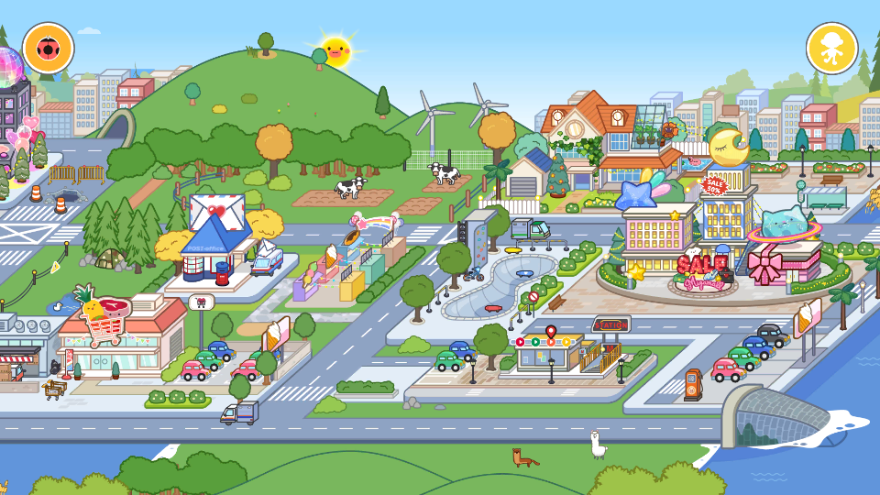Viewport: 880px width, 495px height.
Task: Open the character creator button
Action: pos(832,47)
